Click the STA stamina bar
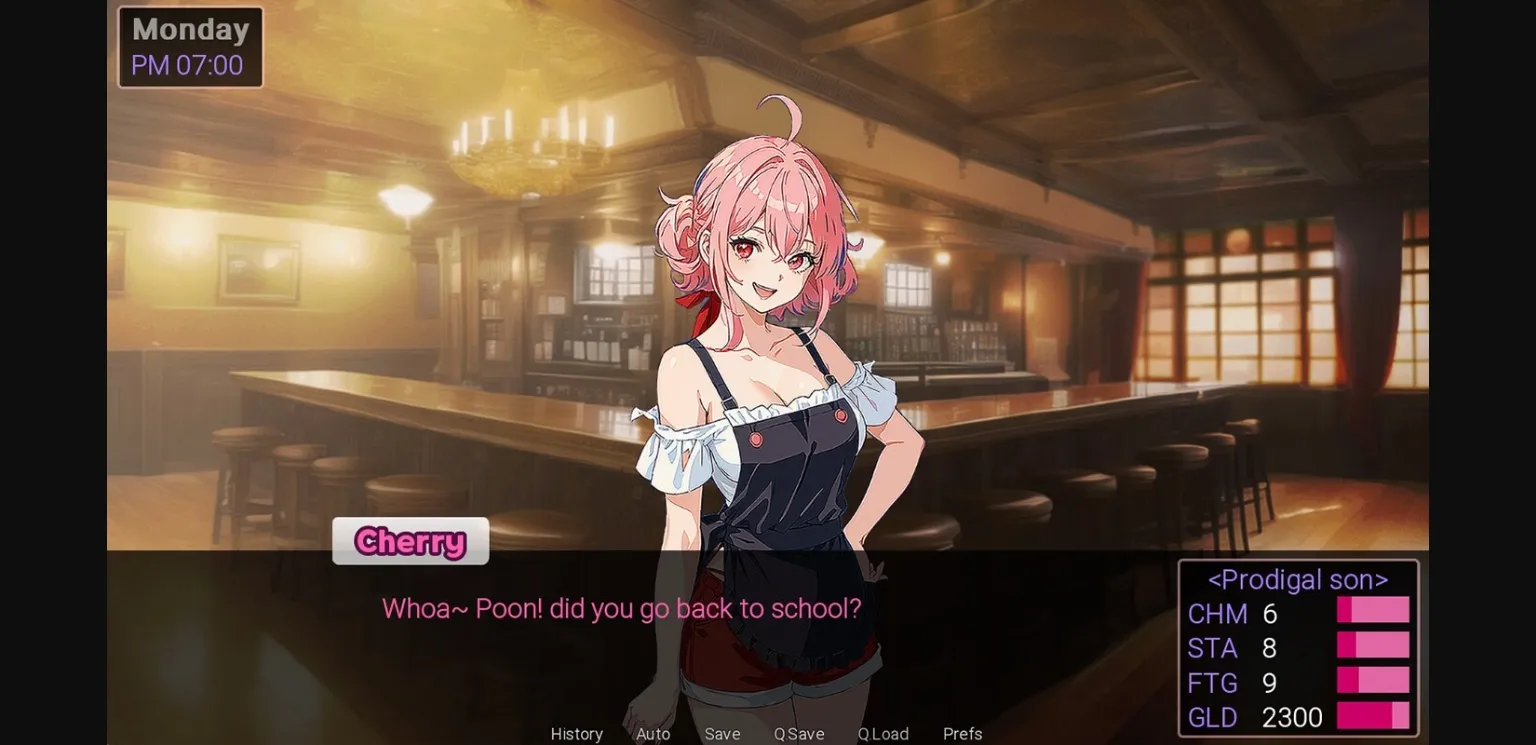 [1372, 645]
